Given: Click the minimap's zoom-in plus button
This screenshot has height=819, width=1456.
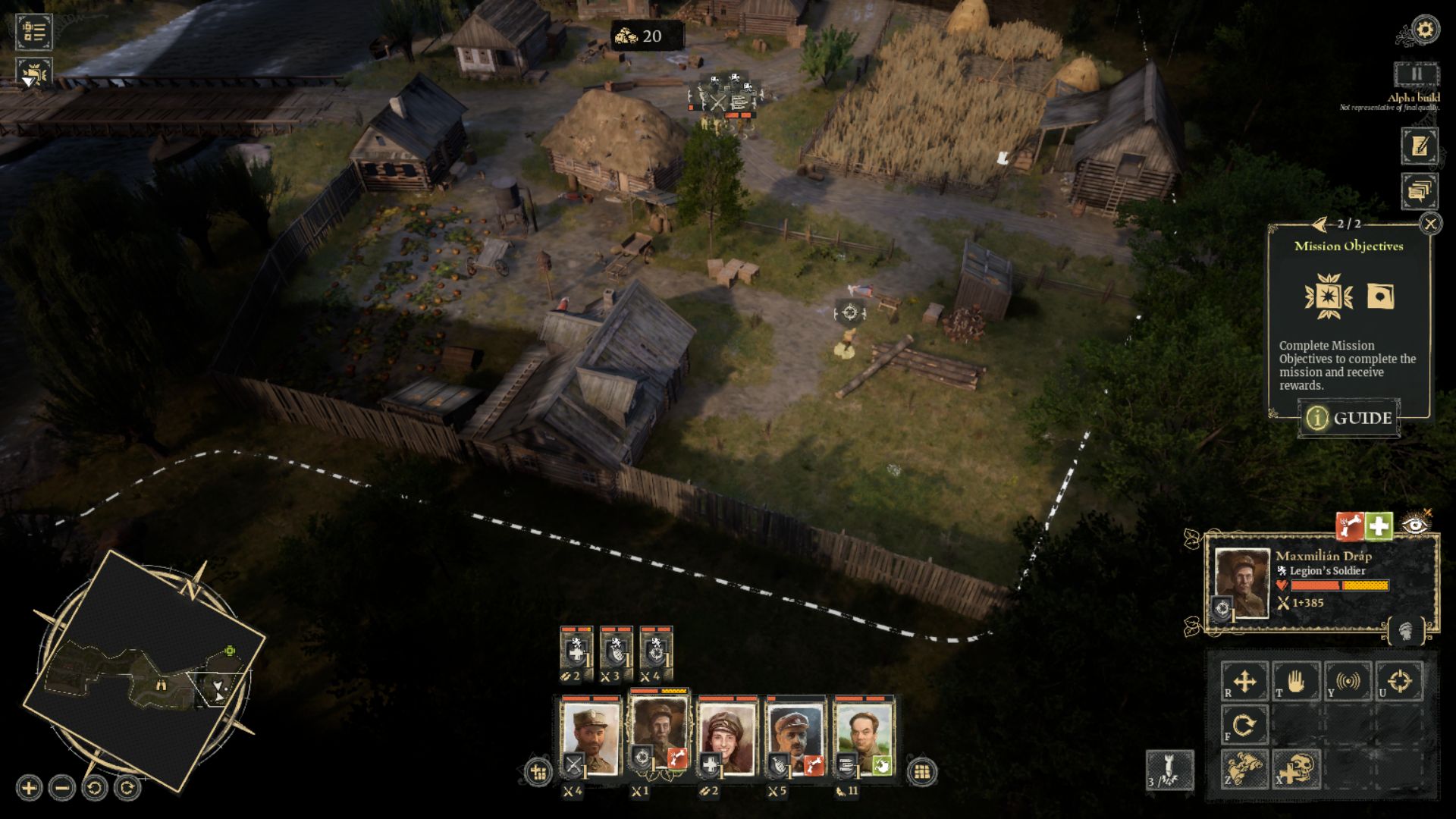Looking at the screenshot, I should click(x=29, y=788).
